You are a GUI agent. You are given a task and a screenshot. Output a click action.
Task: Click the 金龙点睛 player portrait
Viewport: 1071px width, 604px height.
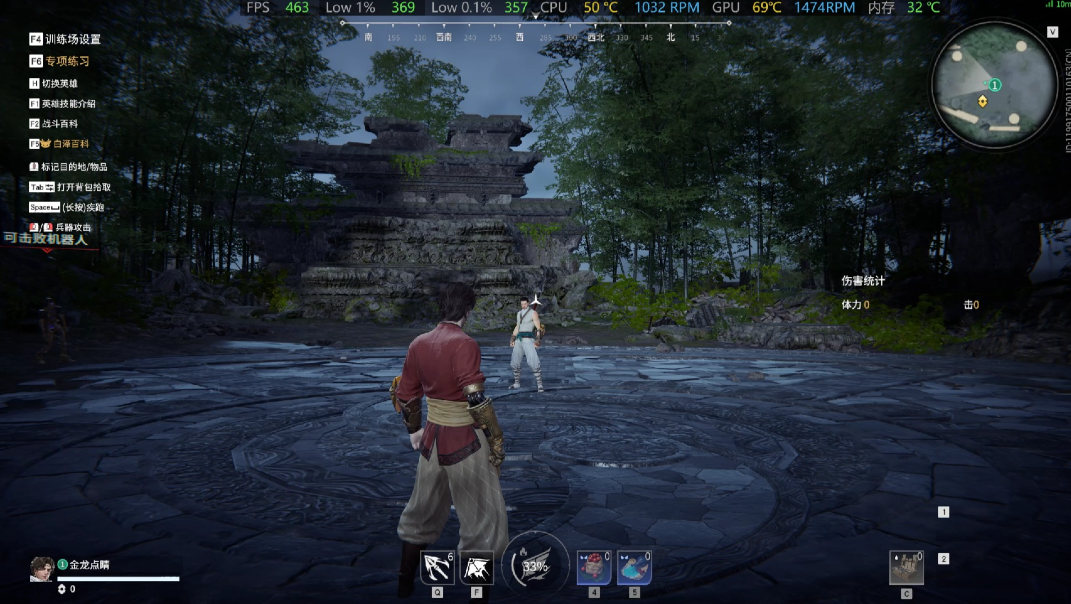pyautogui.click(x=42, y=568)
